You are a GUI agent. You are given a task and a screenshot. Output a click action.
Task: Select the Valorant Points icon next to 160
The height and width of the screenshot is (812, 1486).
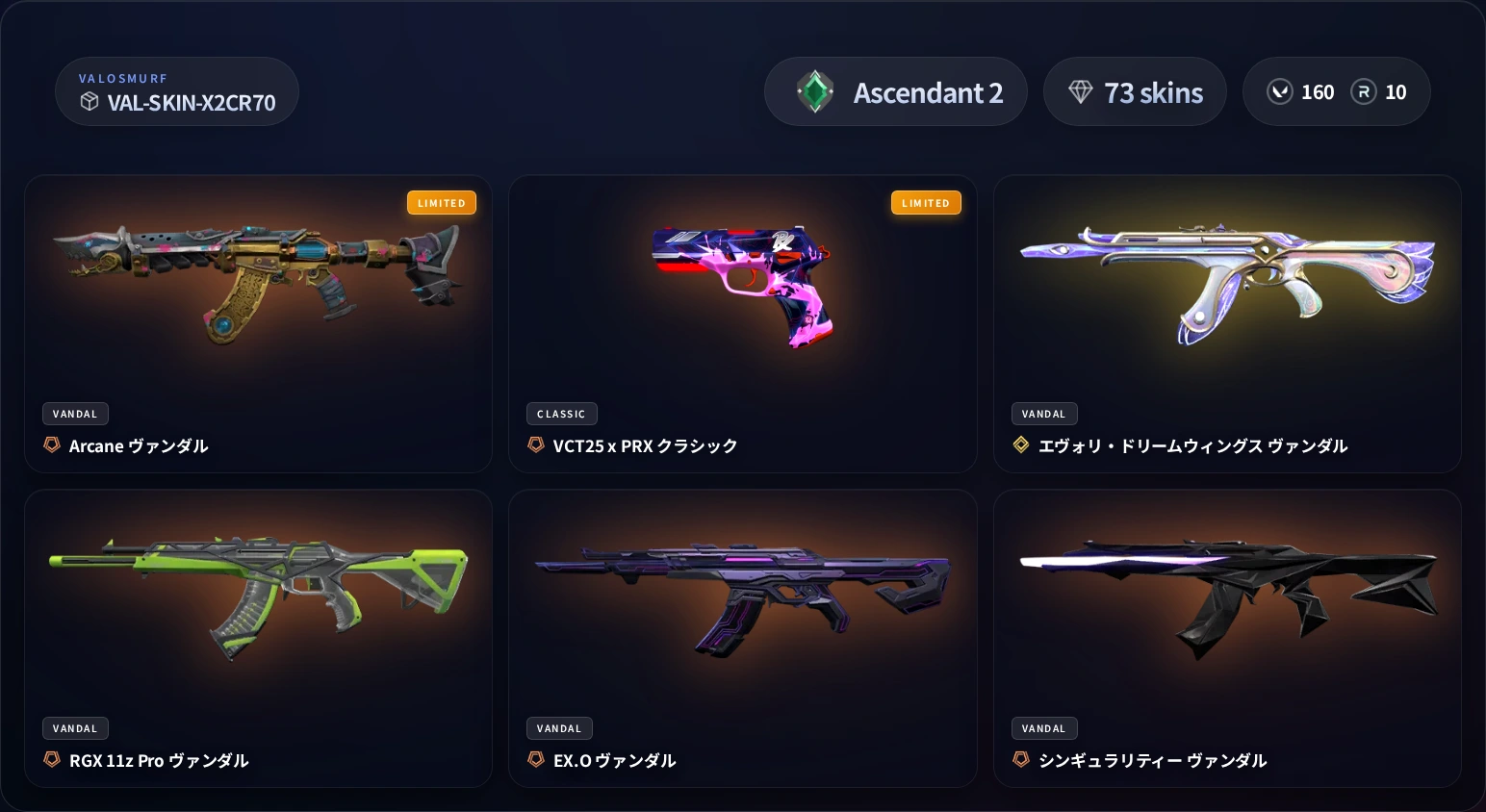click(1280, 91)
